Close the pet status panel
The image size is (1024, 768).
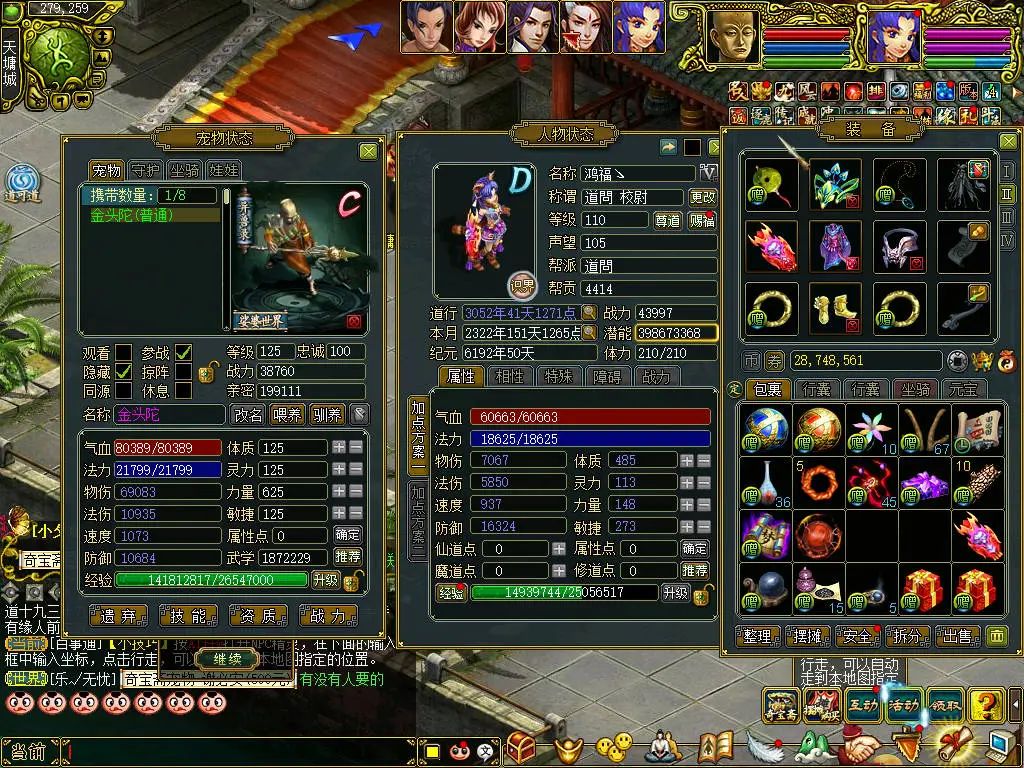pos(368,151)
